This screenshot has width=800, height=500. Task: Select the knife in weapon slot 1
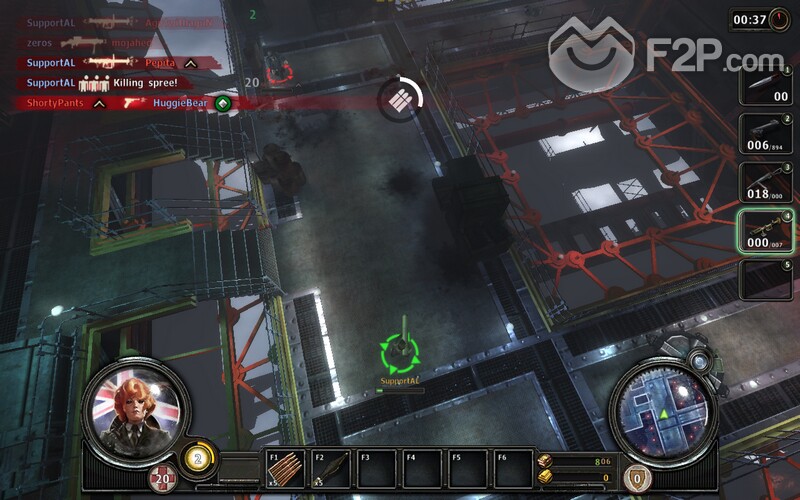[x=766, y=85]
